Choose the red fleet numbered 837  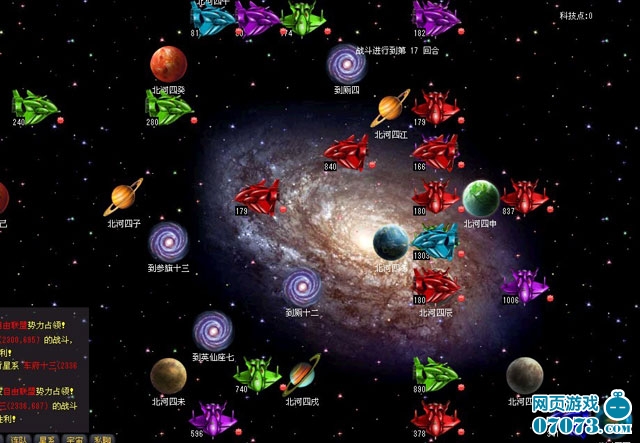point(524,197)
